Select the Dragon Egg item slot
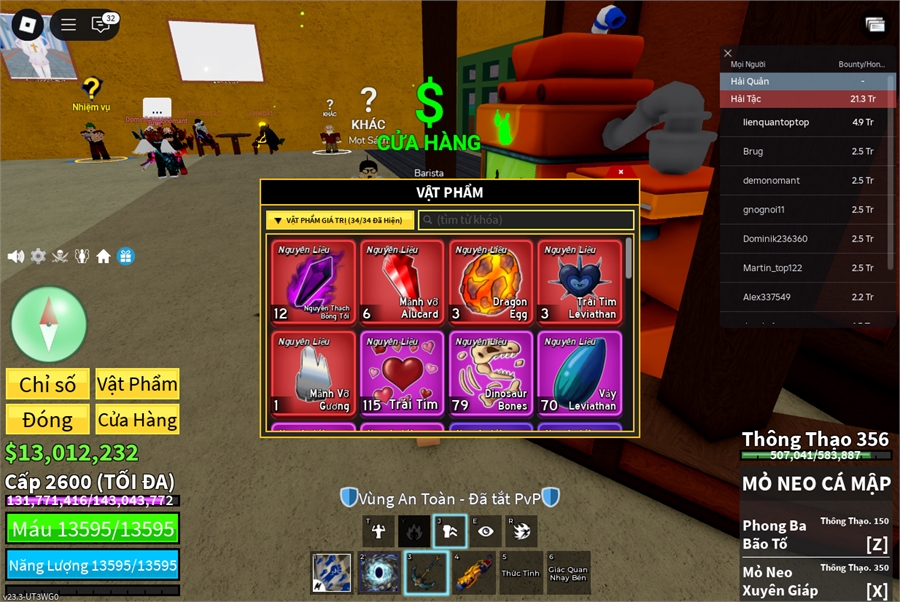Screen dimensions: 900x602 (491, 282)
